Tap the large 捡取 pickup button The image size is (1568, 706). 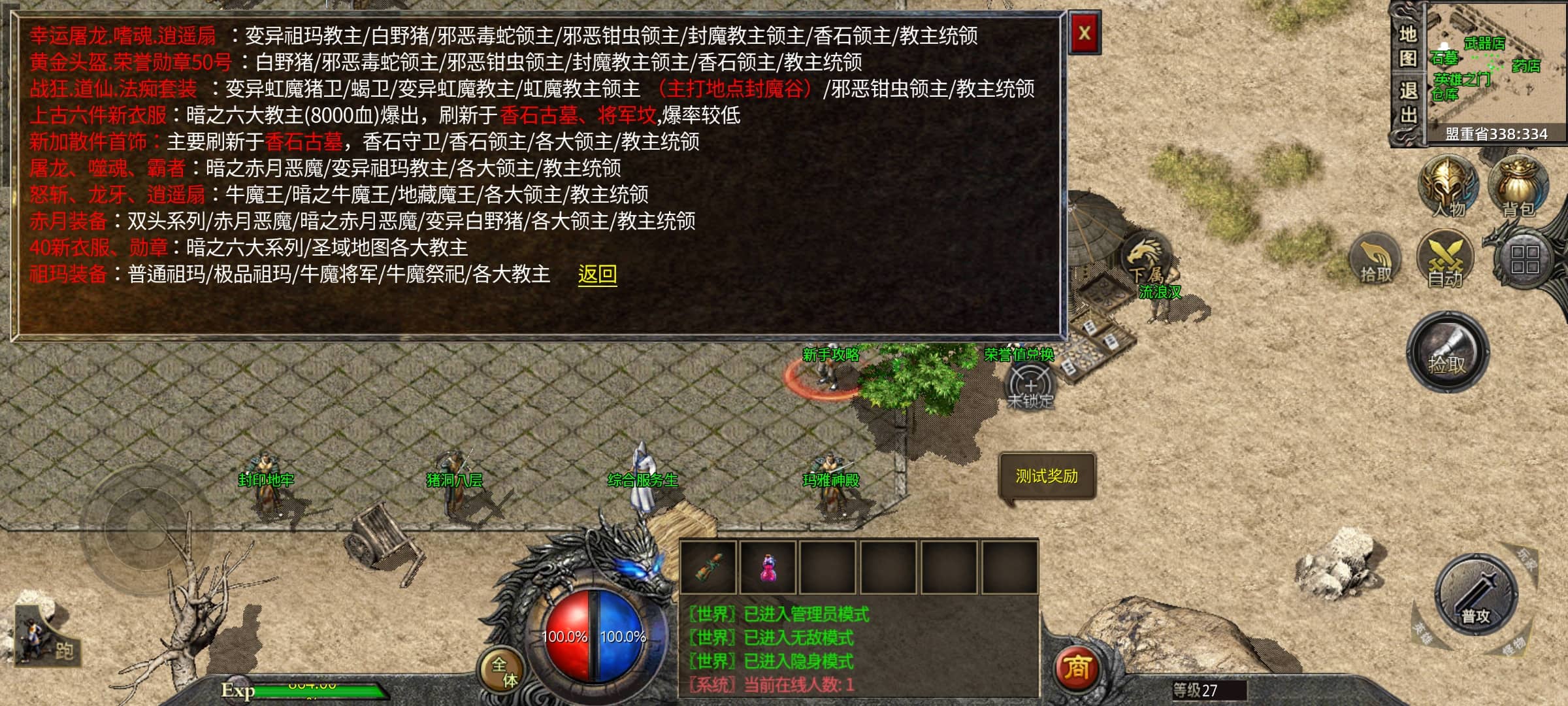1448,353
